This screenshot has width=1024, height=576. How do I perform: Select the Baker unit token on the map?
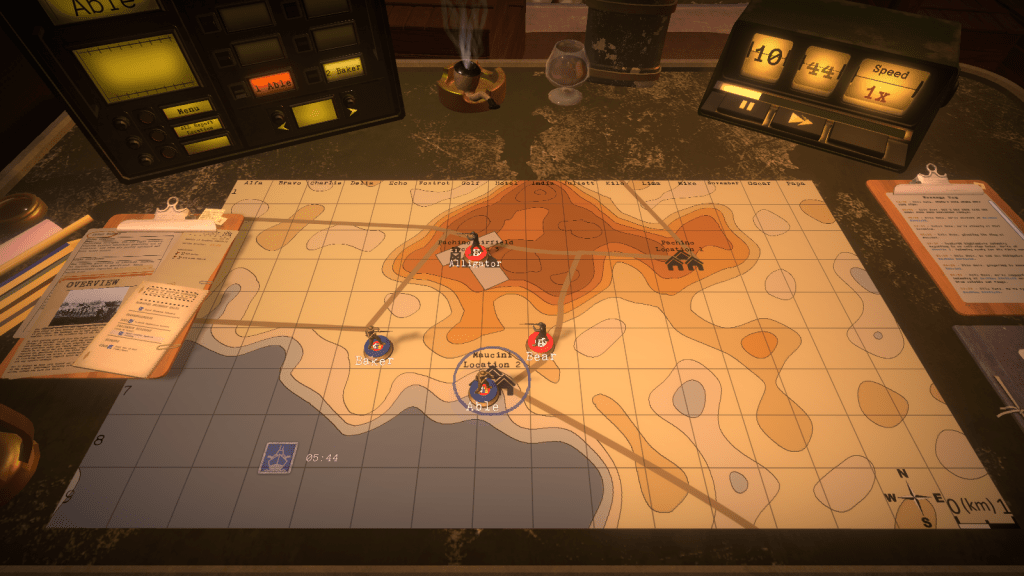click(x=376, y=345)
